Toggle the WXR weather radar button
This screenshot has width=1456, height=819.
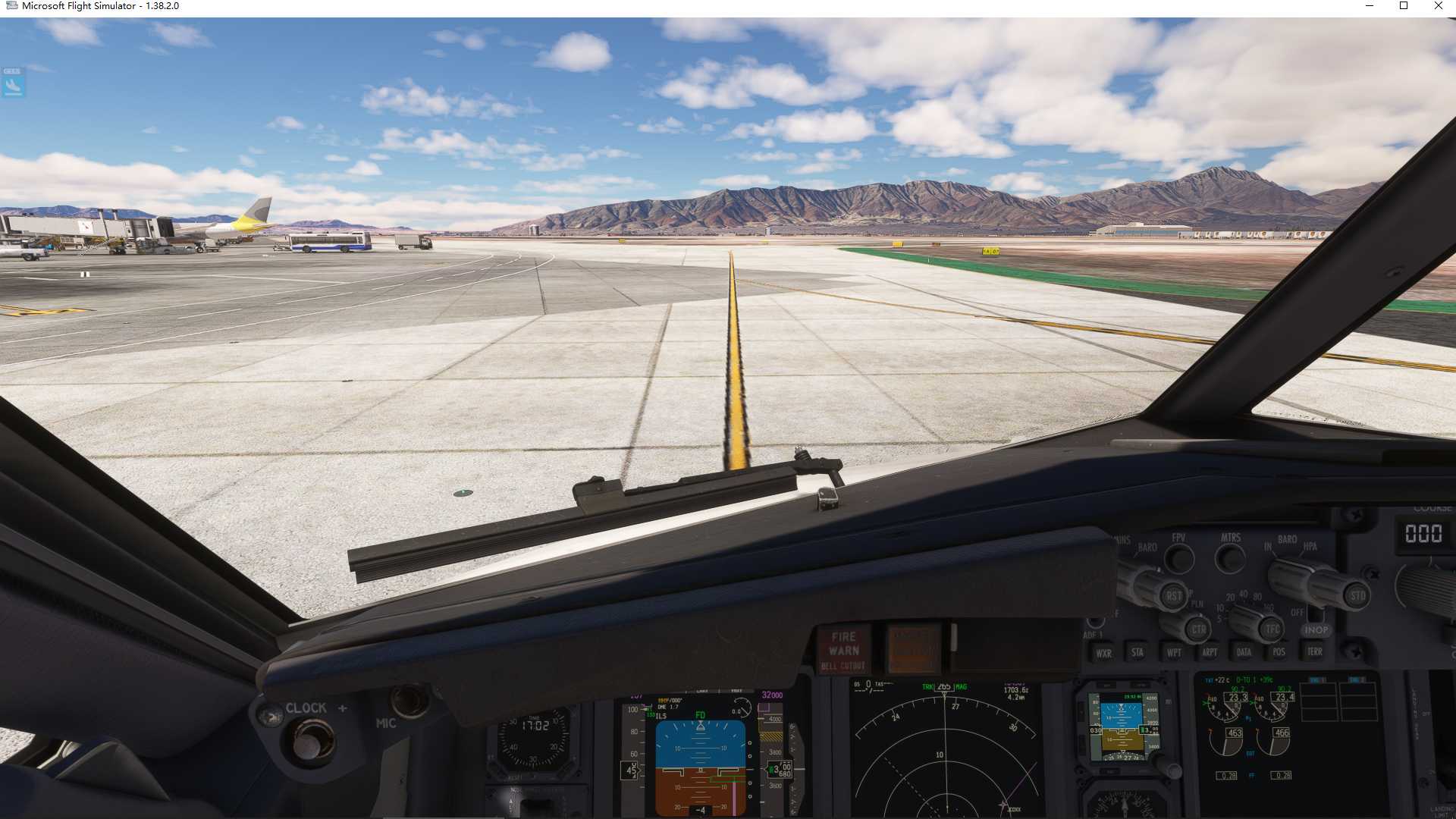(x=1103, y=653)
